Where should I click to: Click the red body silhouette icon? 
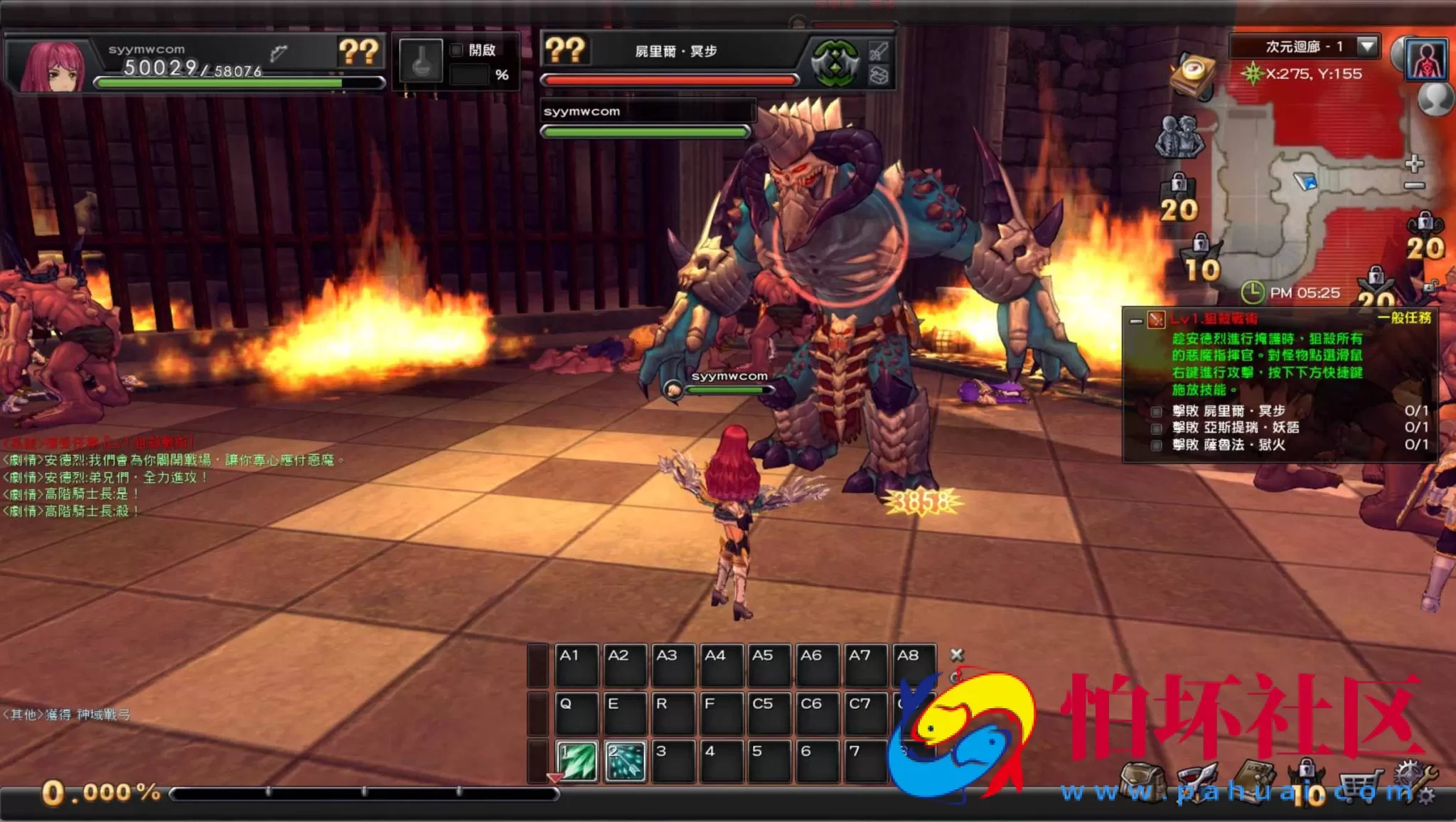click(x=1425, y=60)
